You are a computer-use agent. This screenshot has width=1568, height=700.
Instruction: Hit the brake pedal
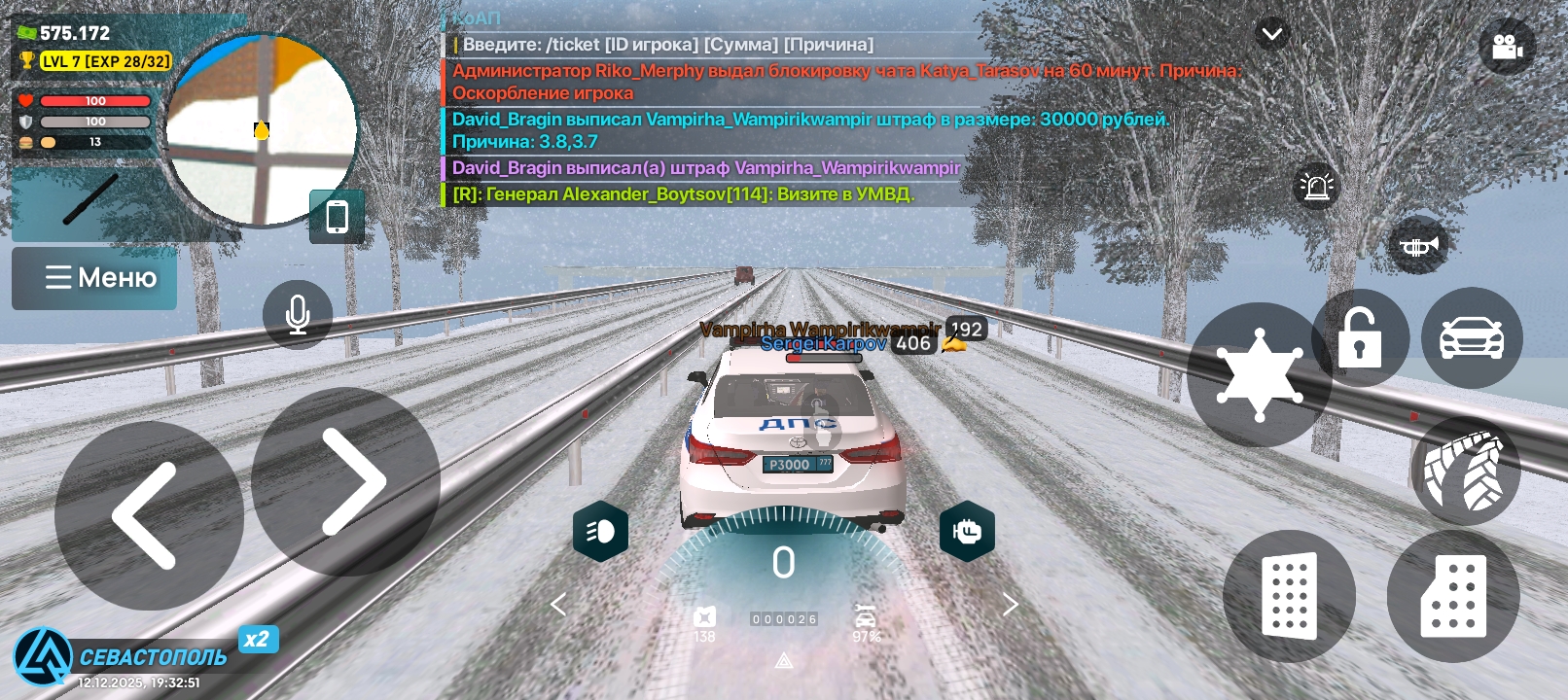(x=1289, y=596)
